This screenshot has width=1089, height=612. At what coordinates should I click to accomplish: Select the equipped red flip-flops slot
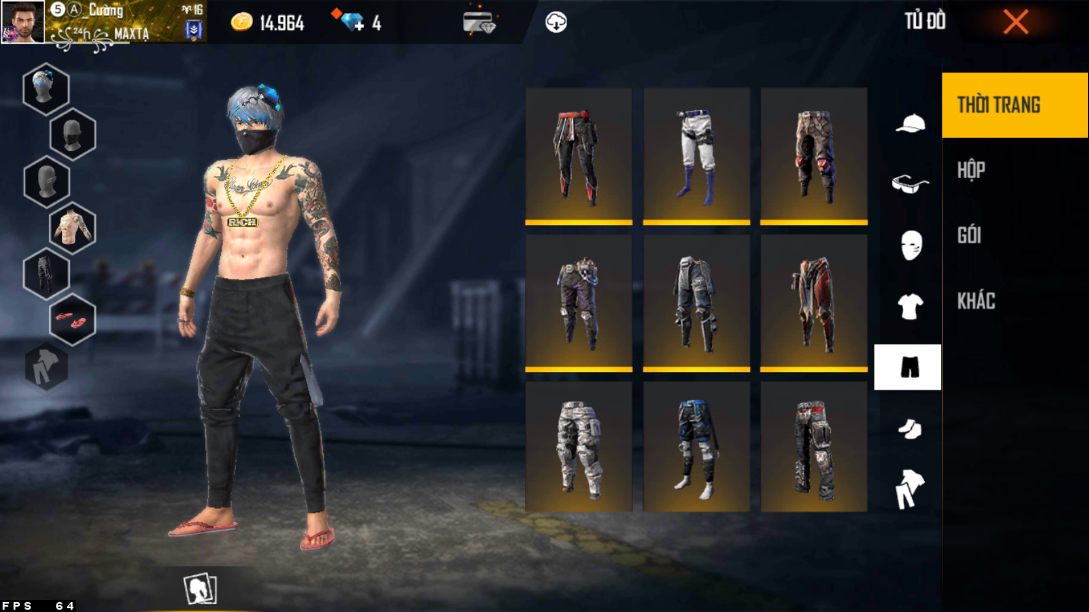[x=72, y=318]
